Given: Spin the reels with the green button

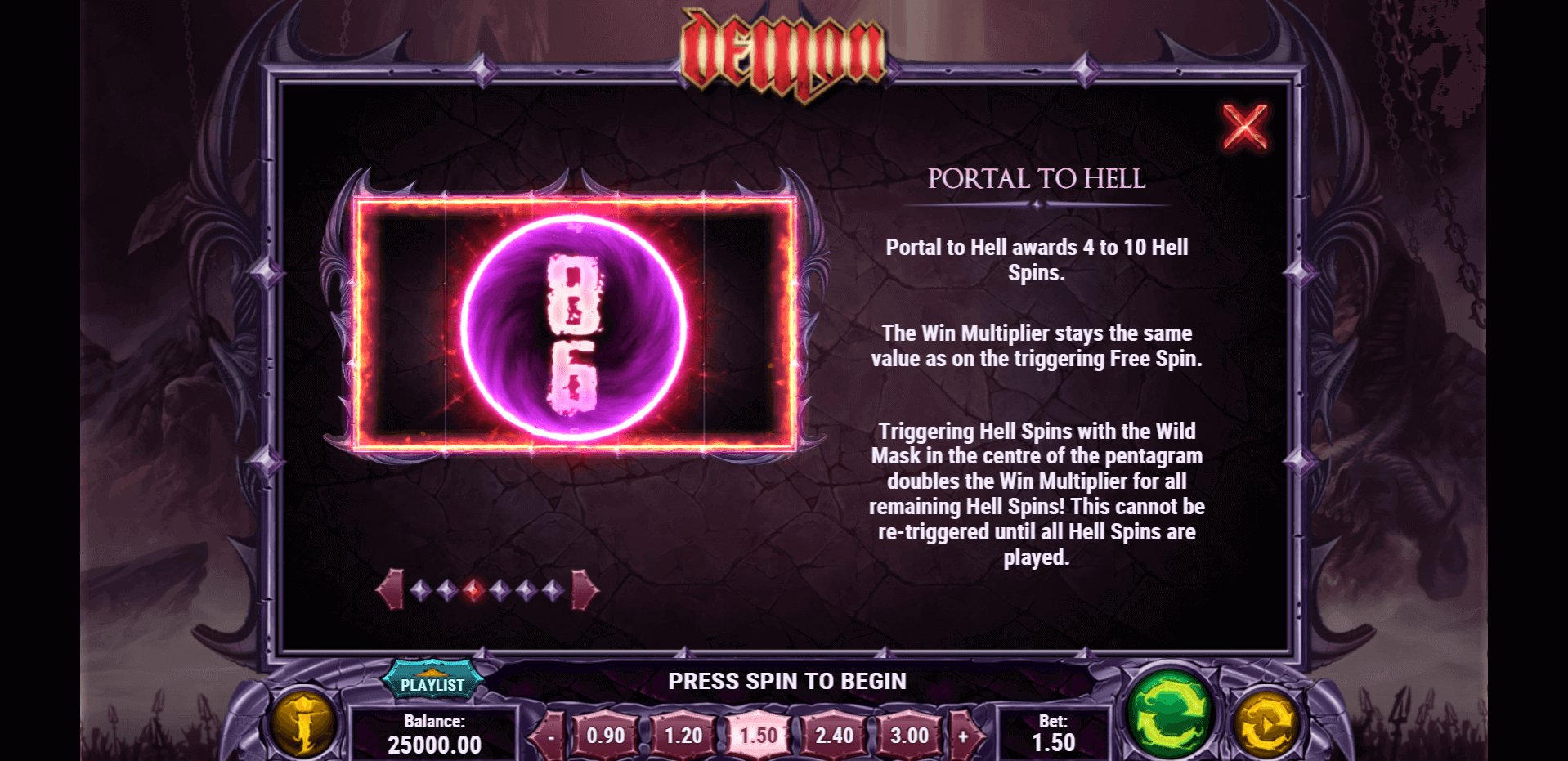Looking at the screenshot, I should click(x=1170, y=714).
